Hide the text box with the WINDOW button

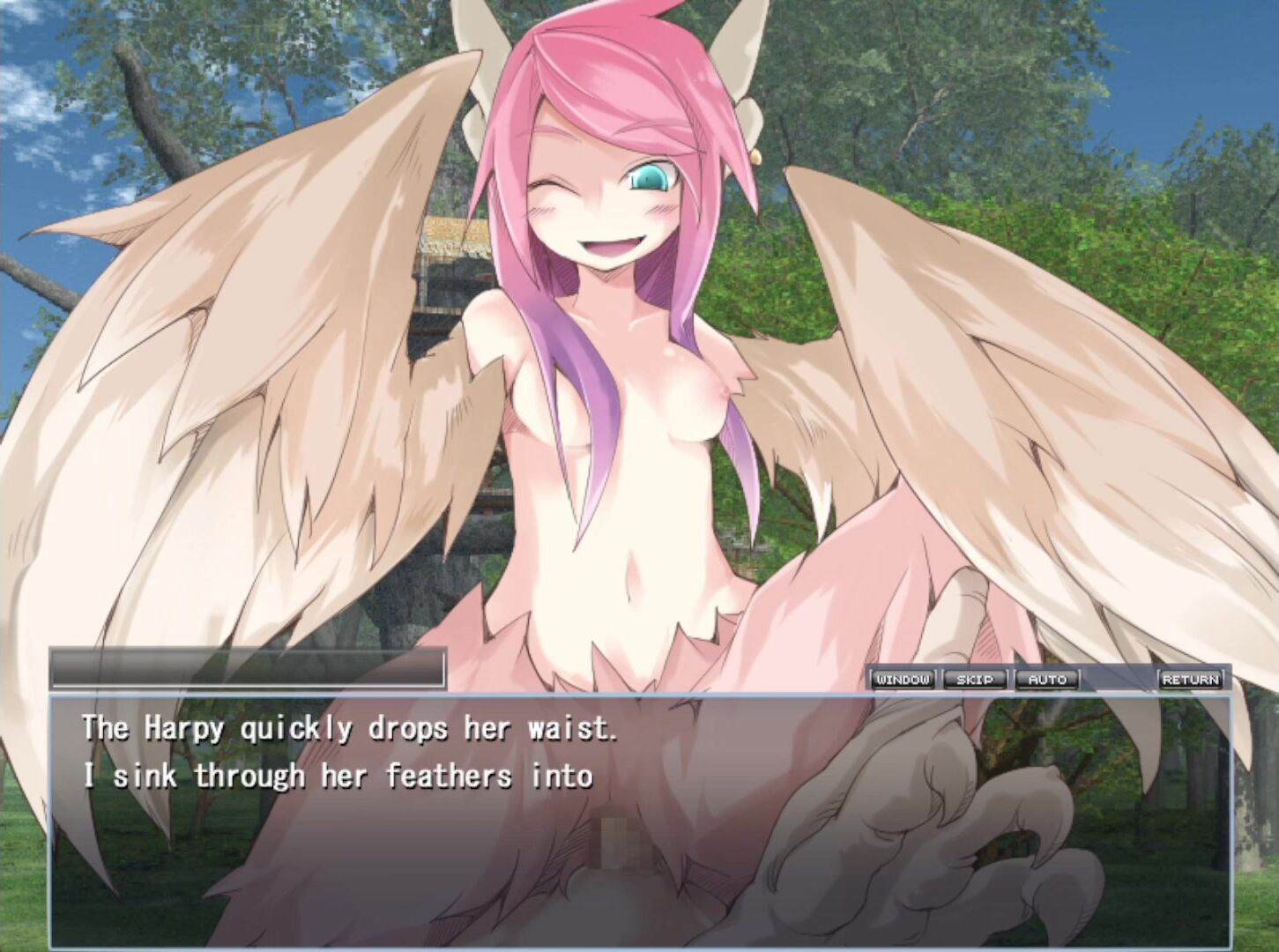coord(903,679)
